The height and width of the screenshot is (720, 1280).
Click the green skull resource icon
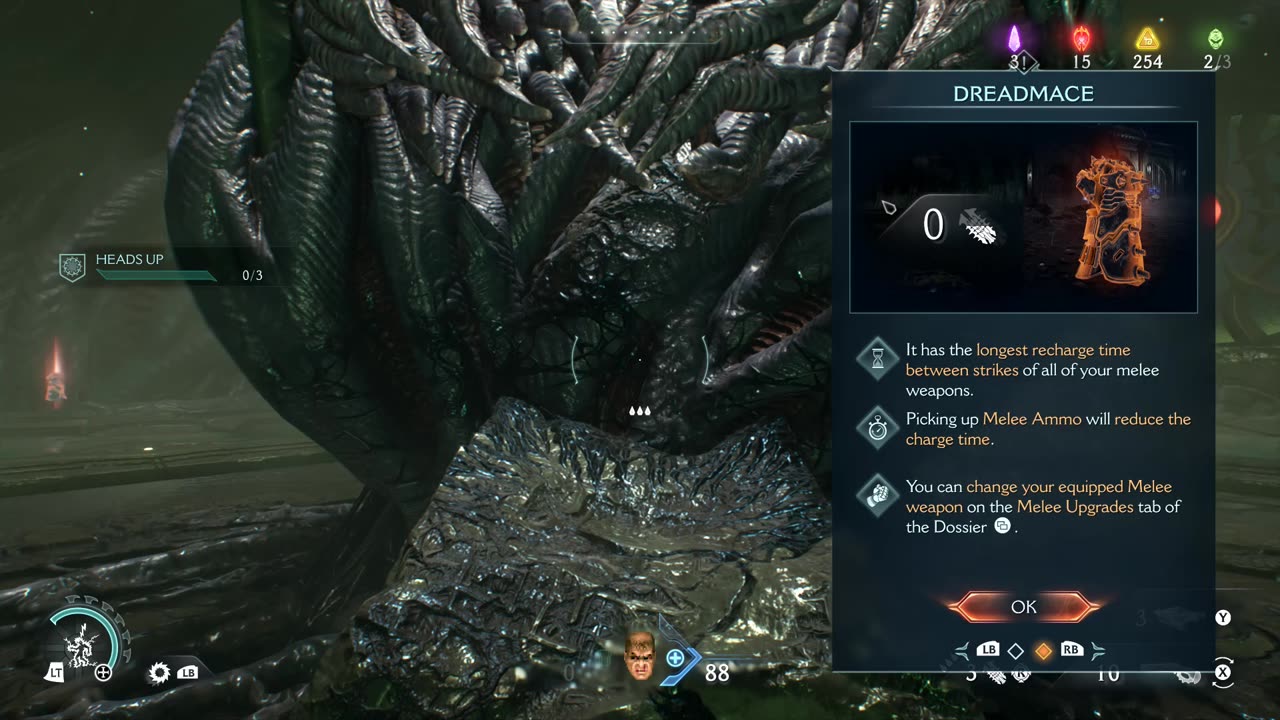point(1215,38)
